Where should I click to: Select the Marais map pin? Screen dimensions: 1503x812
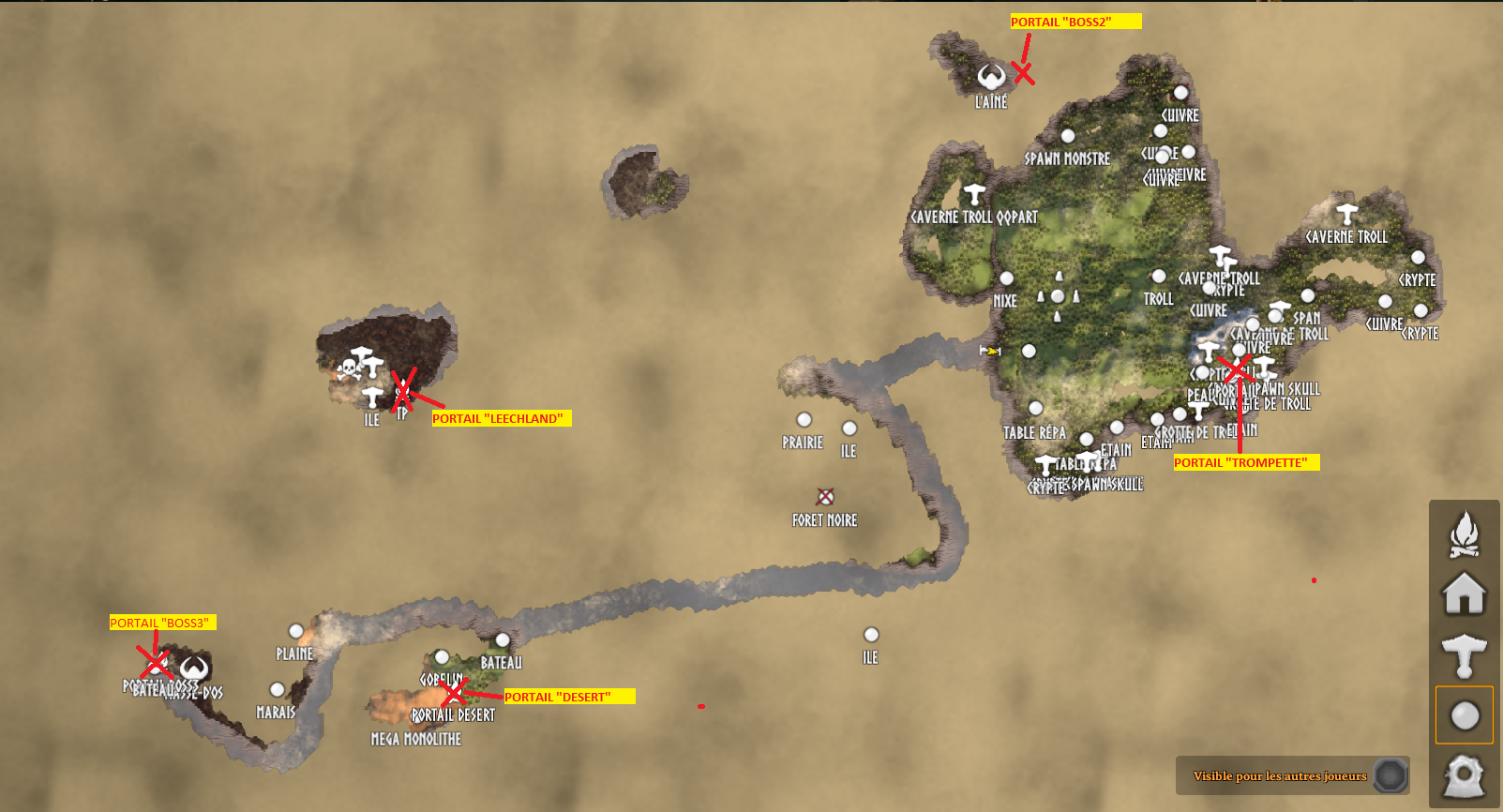[x=277, y=690]
